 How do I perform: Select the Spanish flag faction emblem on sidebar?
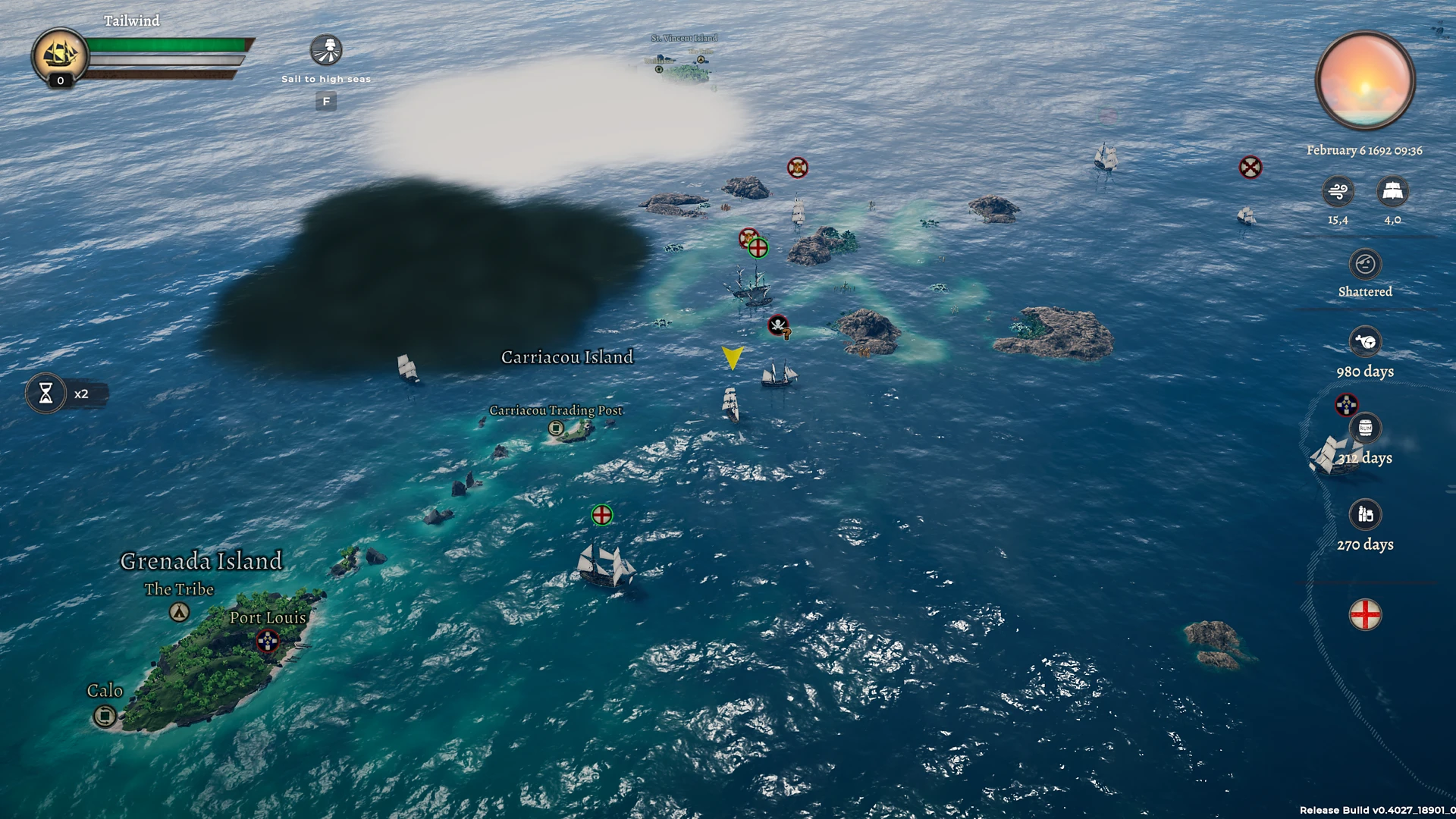[1345, 405]
